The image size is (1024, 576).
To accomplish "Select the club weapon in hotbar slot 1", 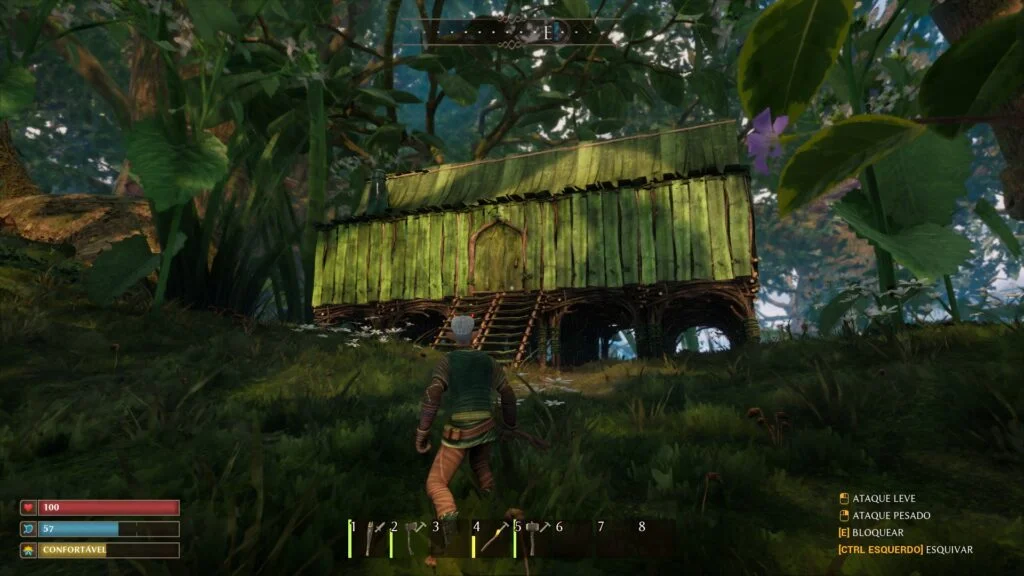I will (370, 539).
